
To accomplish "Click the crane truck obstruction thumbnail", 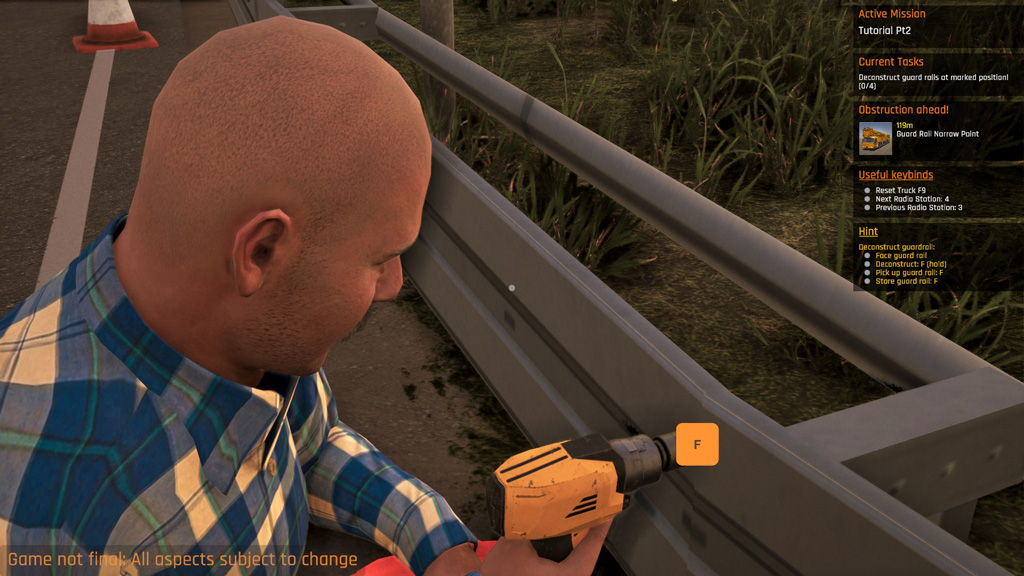I will [x=875, y=138].
